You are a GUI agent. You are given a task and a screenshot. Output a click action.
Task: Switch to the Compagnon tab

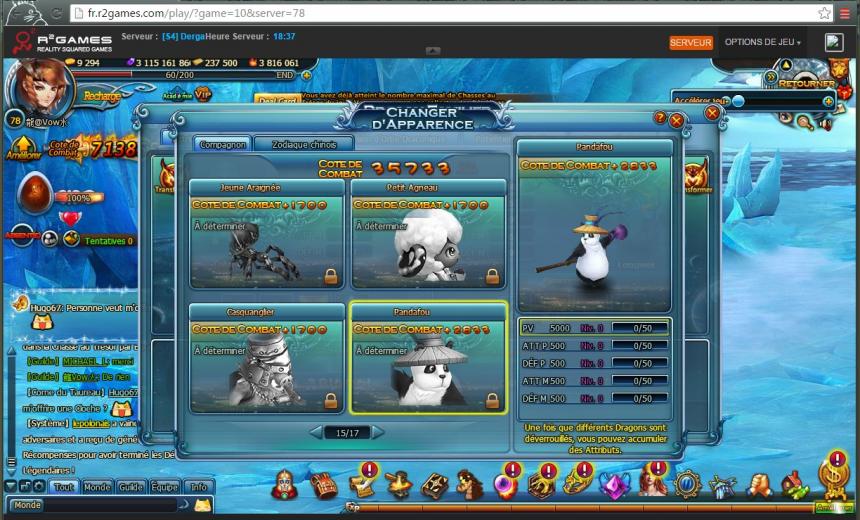tap(222, 144)
